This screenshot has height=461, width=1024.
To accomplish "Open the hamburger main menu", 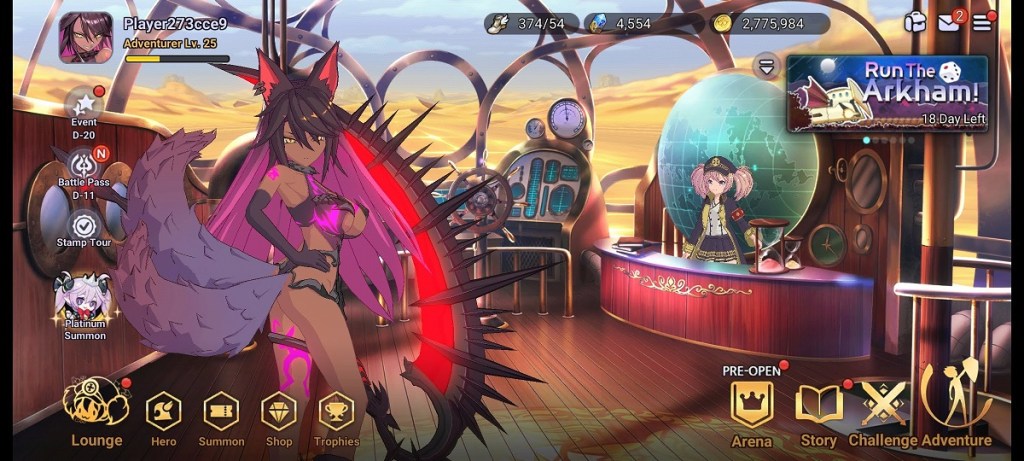I will 982,23.
